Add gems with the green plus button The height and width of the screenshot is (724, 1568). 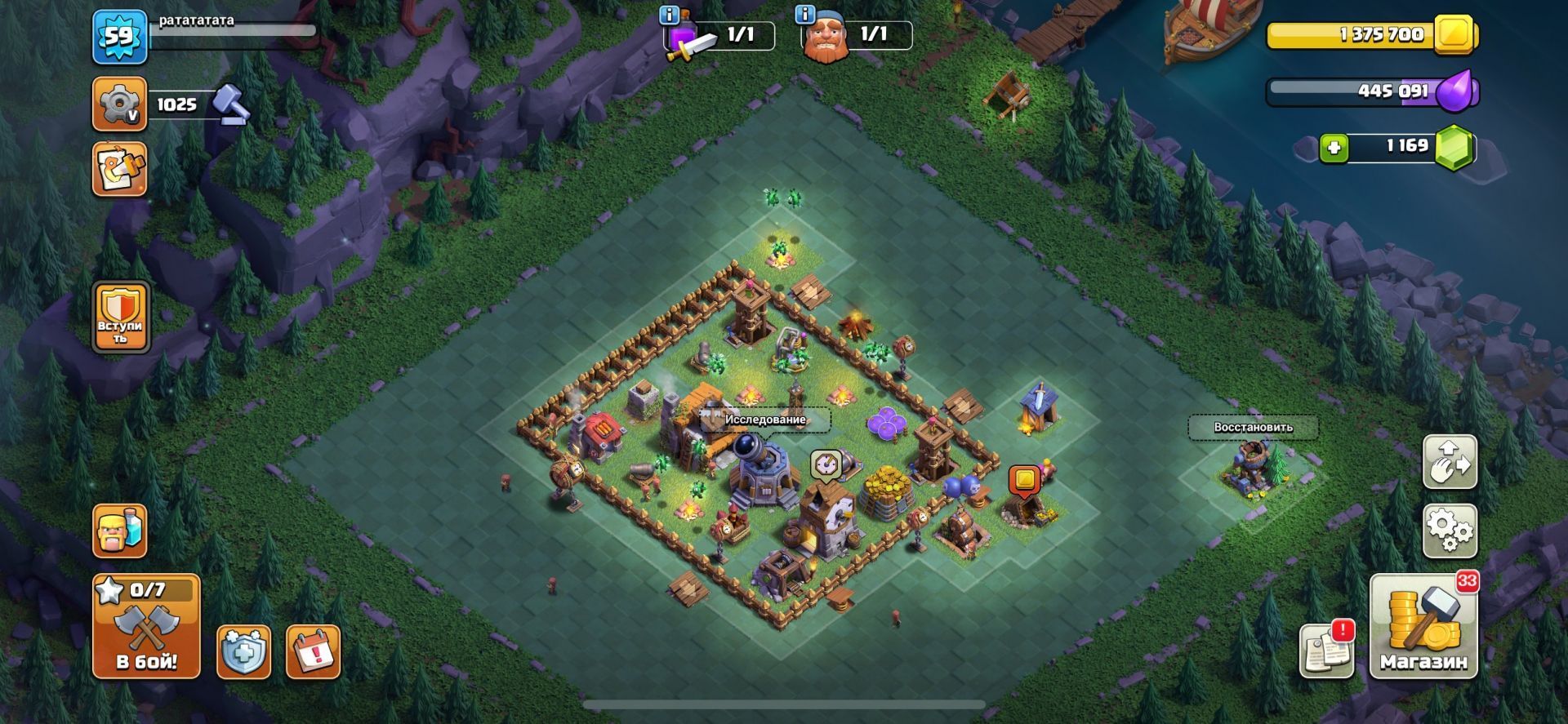pyautogui.click(x=1334, y=148)
